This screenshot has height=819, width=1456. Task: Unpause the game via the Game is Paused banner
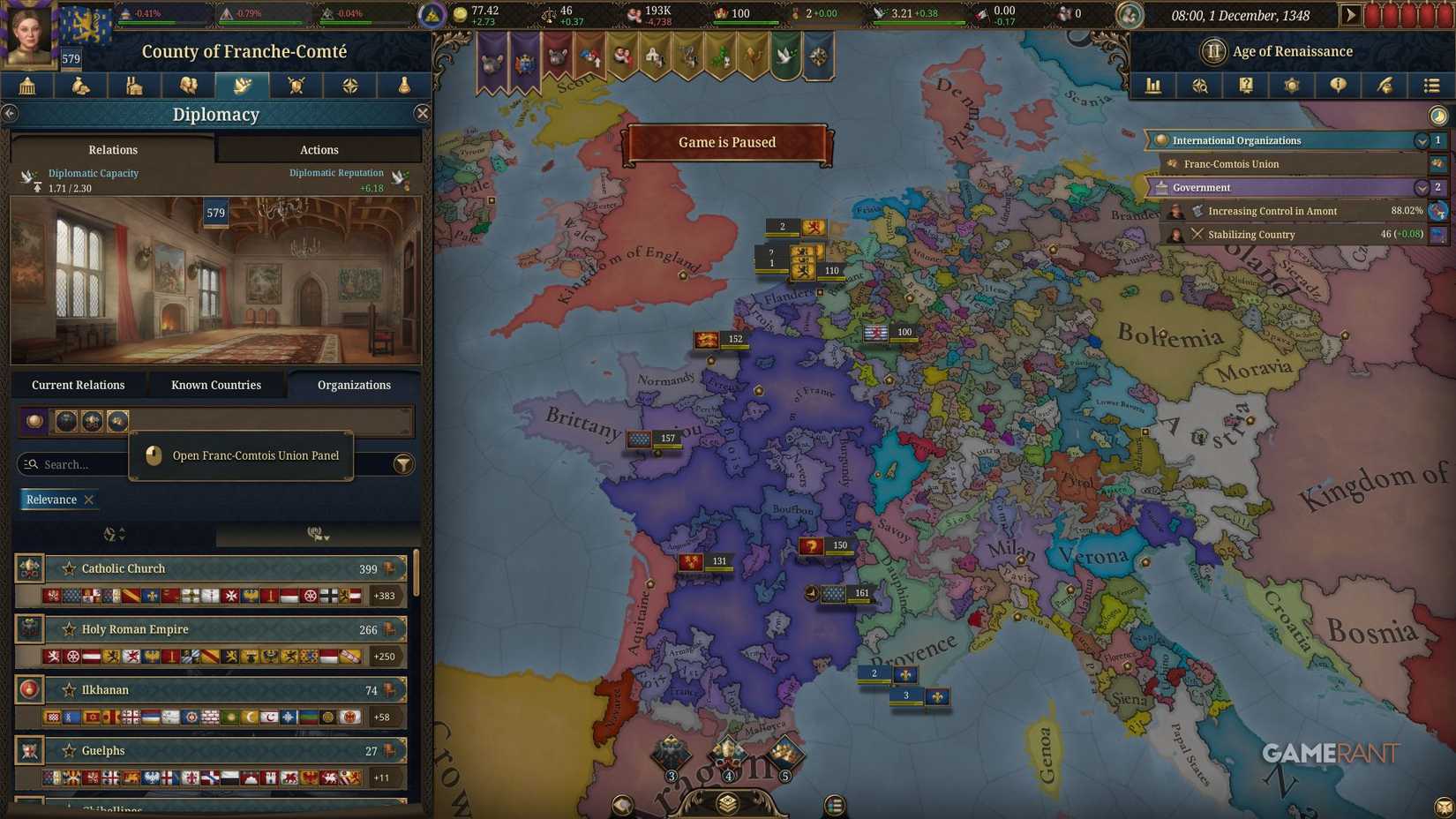tap(726, 142)
